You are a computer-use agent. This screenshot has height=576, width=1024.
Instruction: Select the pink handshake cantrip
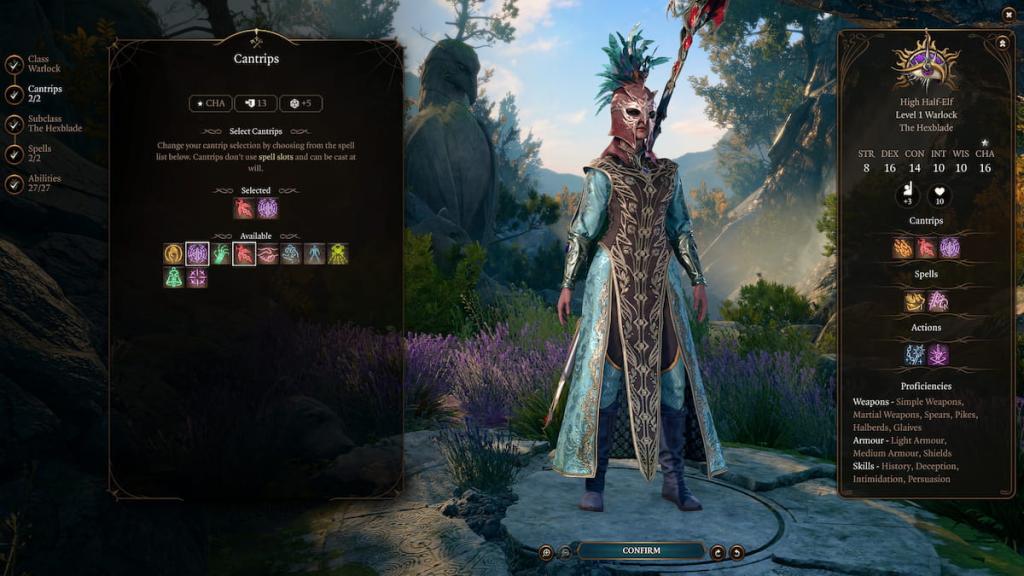[x=267, y=254]
